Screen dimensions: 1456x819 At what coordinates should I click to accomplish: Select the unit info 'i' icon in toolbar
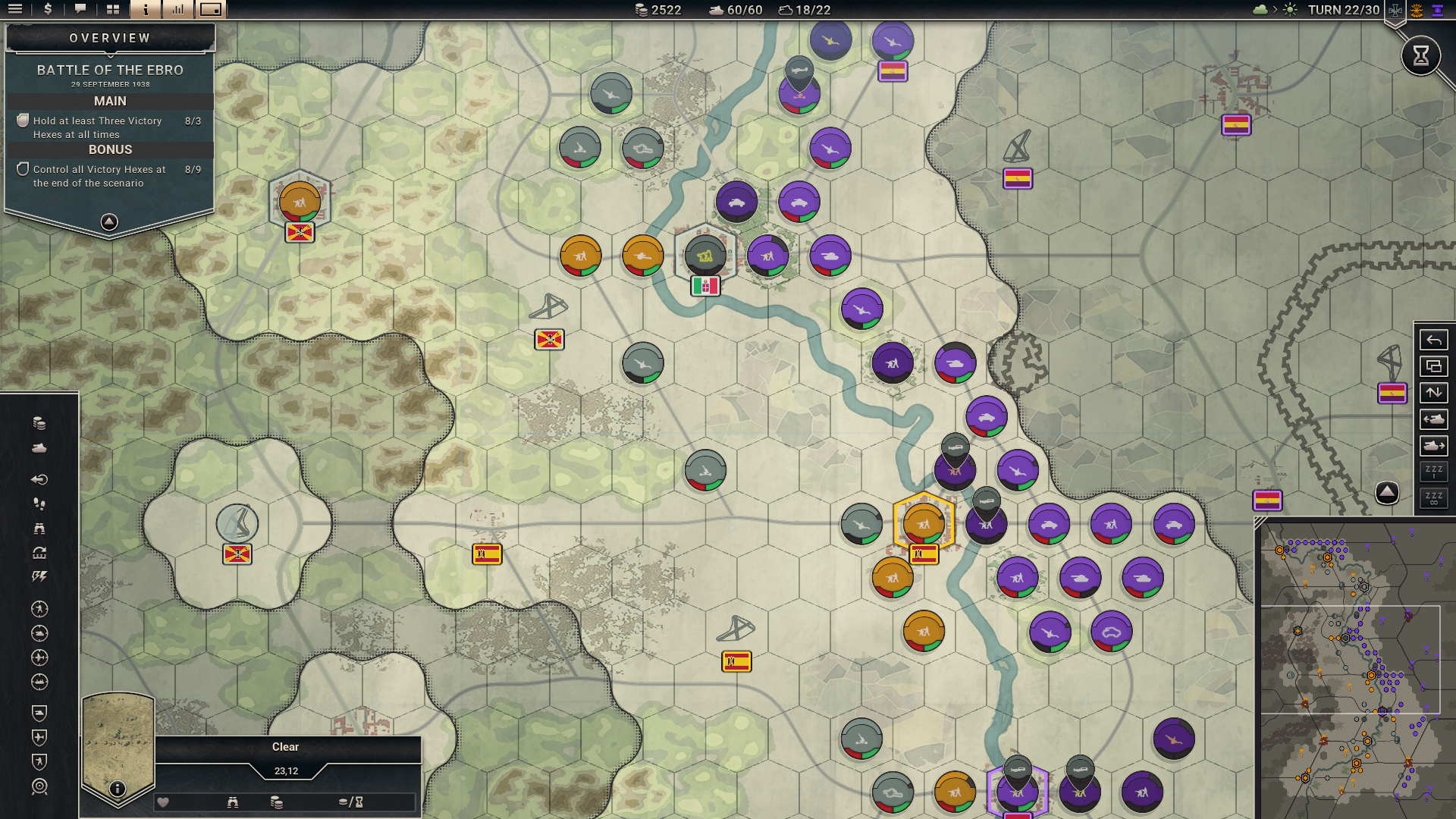pyautogui.click(x=144, y=10)
